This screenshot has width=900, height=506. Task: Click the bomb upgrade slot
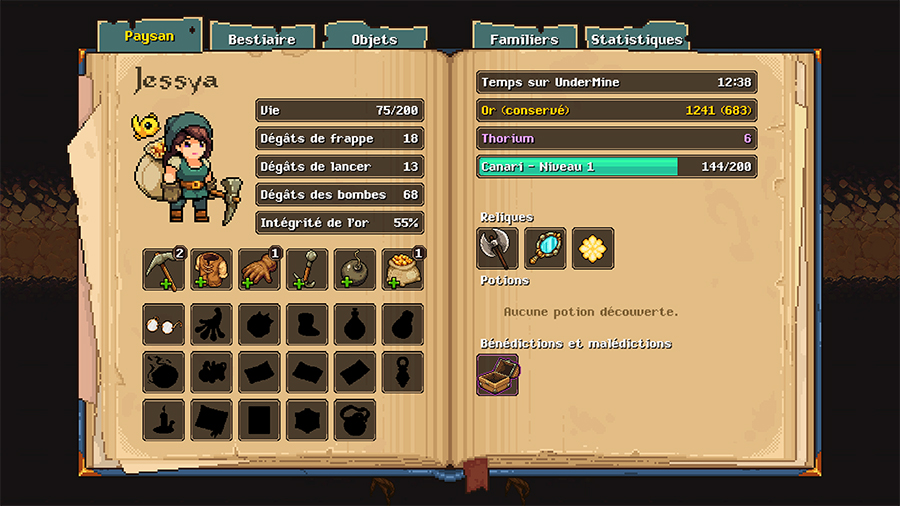355,270
